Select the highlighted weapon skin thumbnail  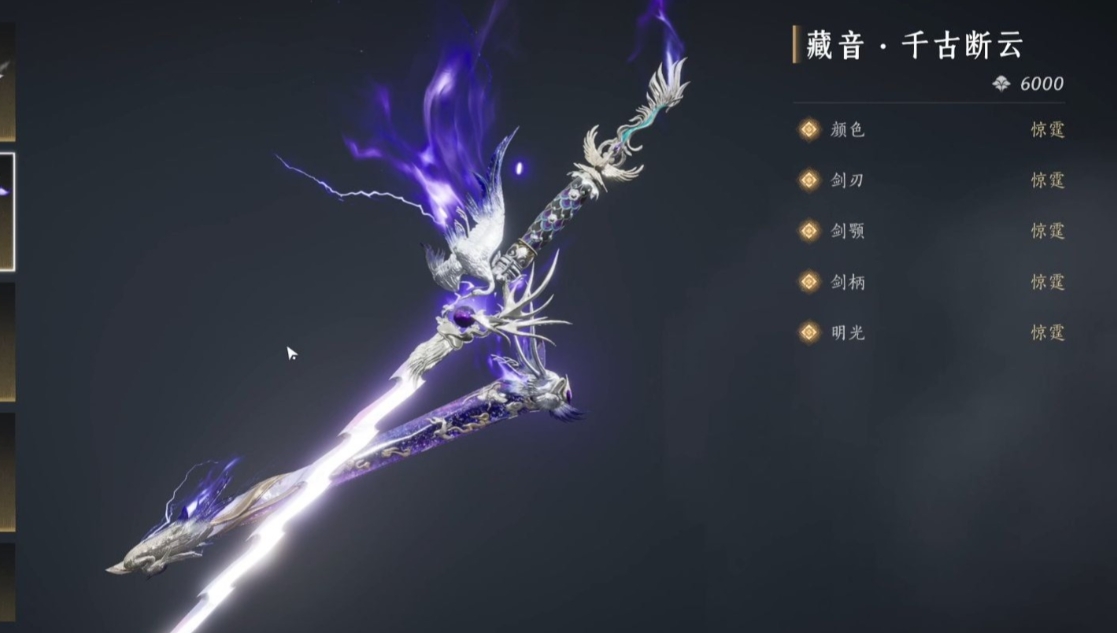click(6, 211)
